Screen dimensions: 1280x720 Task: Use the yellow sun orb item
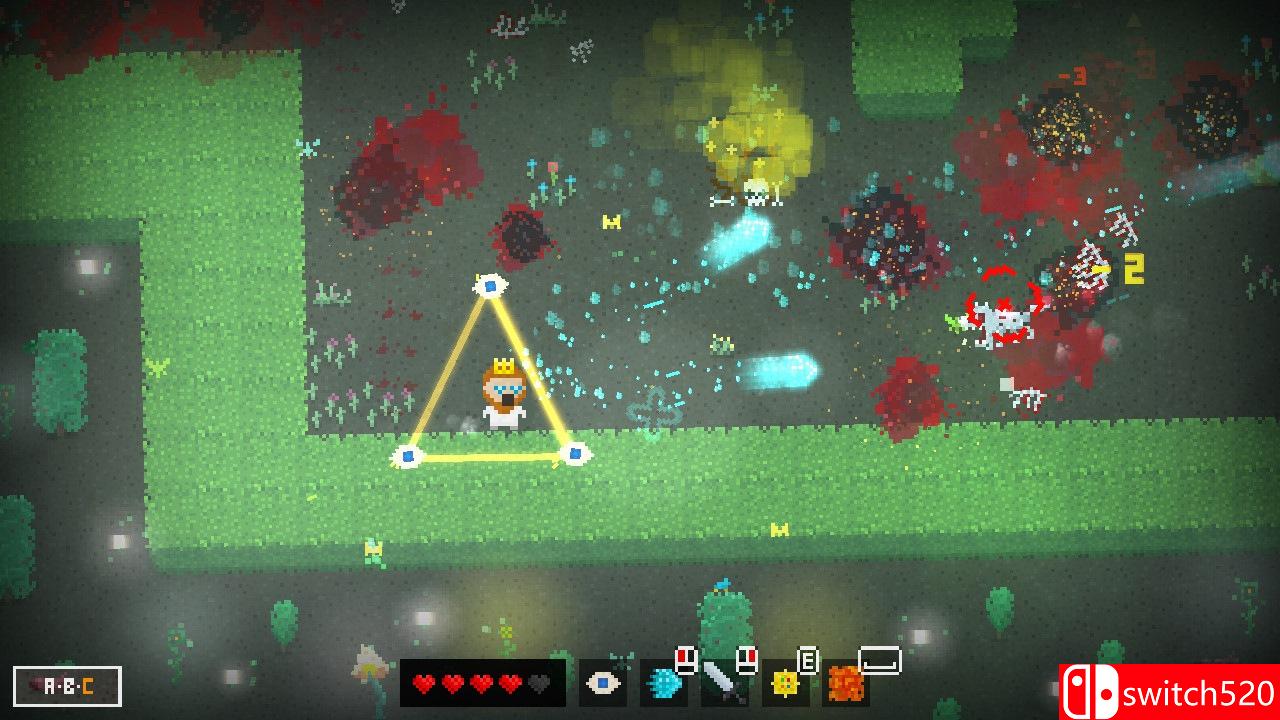[x=785, y=684]
